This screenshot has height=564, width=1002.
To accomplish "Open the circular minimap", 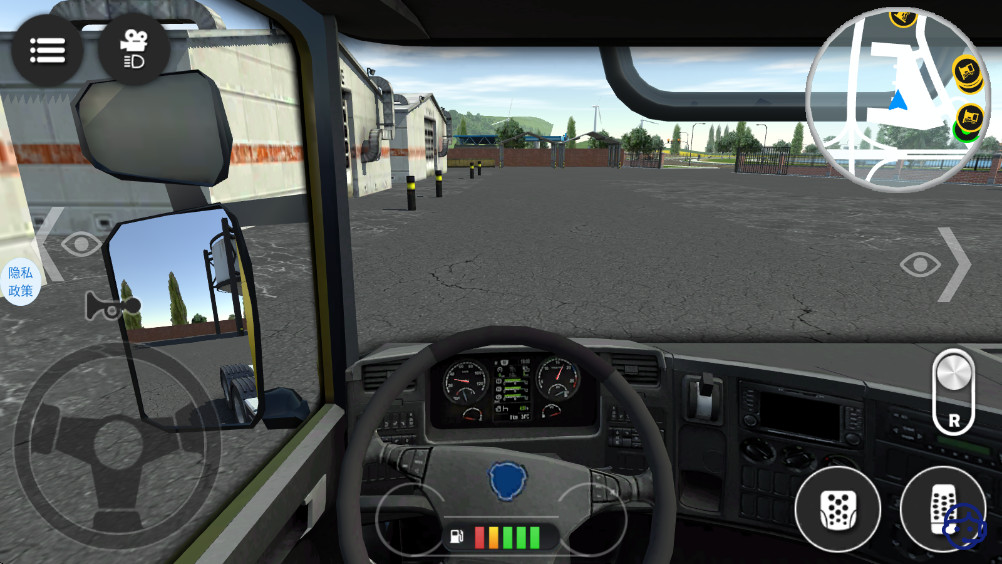I will pyautogui.click(x=897, y=98).
